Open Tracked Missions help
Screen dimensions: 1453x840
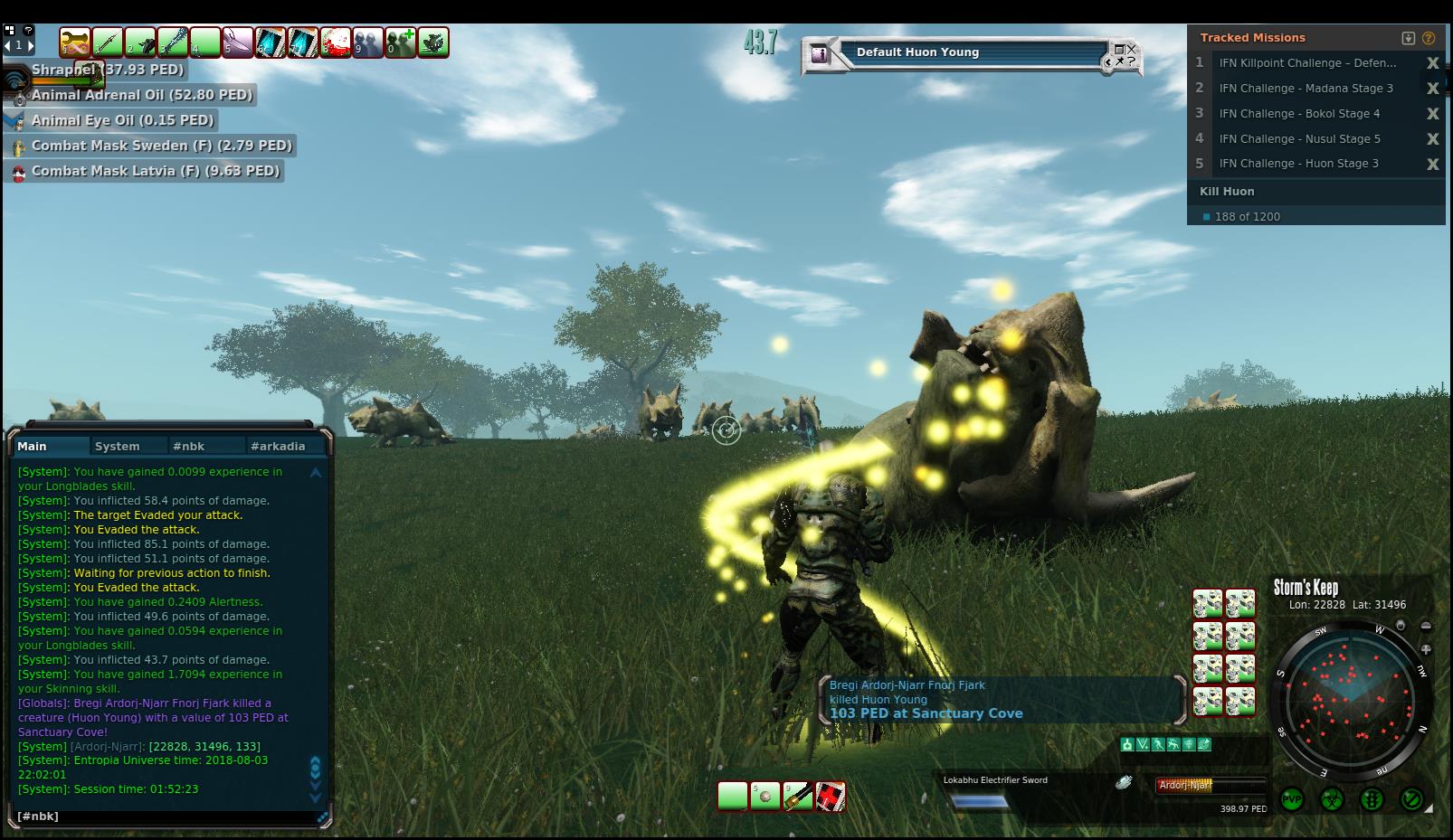coord(1429,38)
